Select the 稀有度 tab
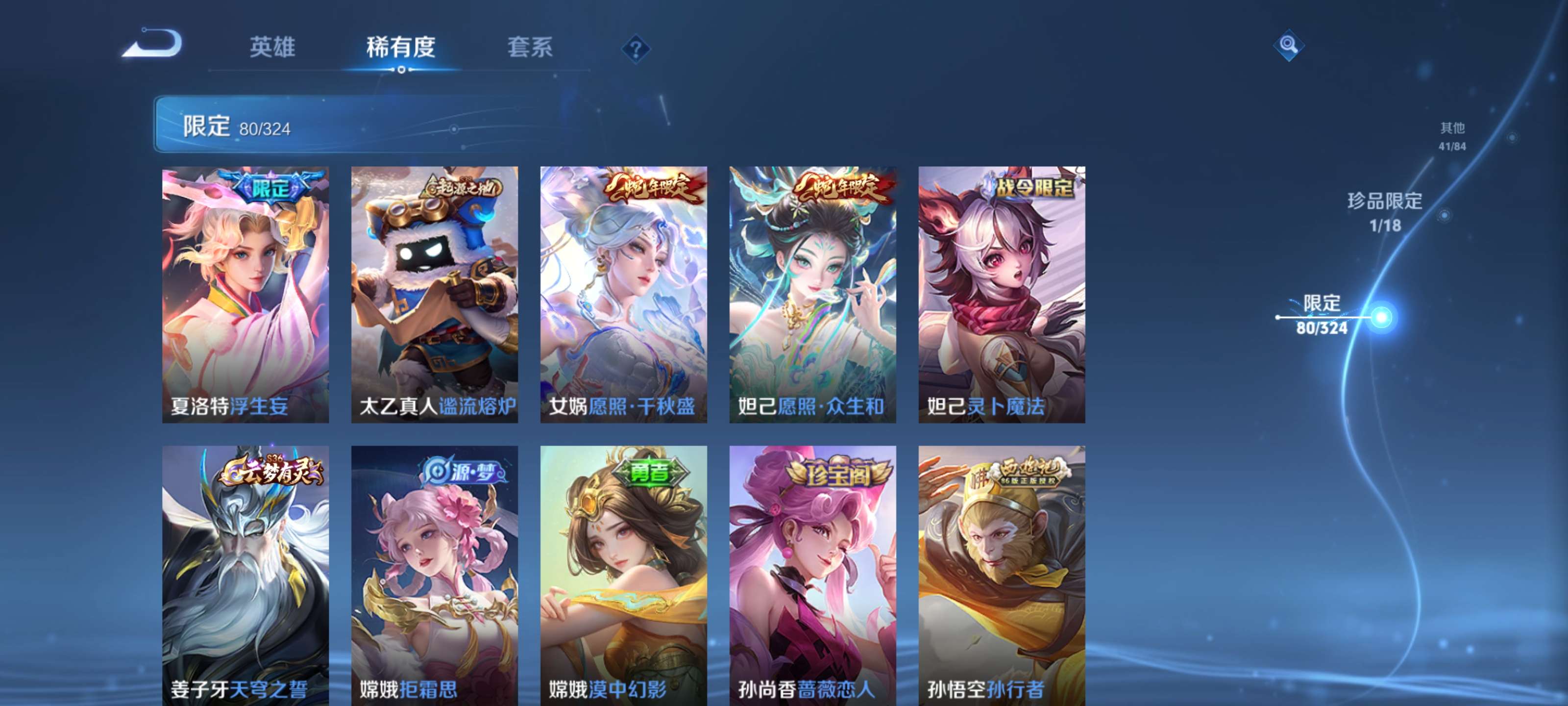 (x=400, y=47)
